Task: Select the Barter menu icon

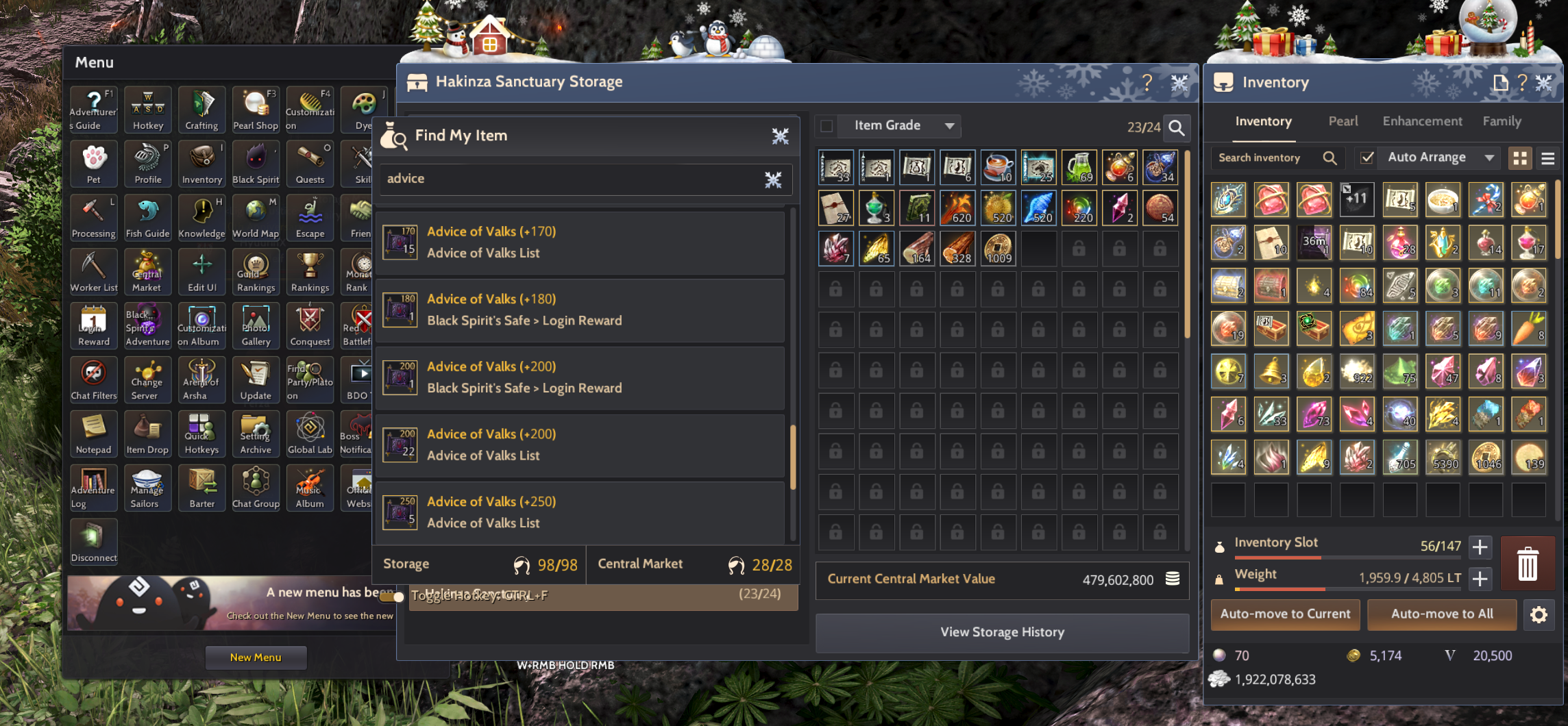Action: click(201, 488)
